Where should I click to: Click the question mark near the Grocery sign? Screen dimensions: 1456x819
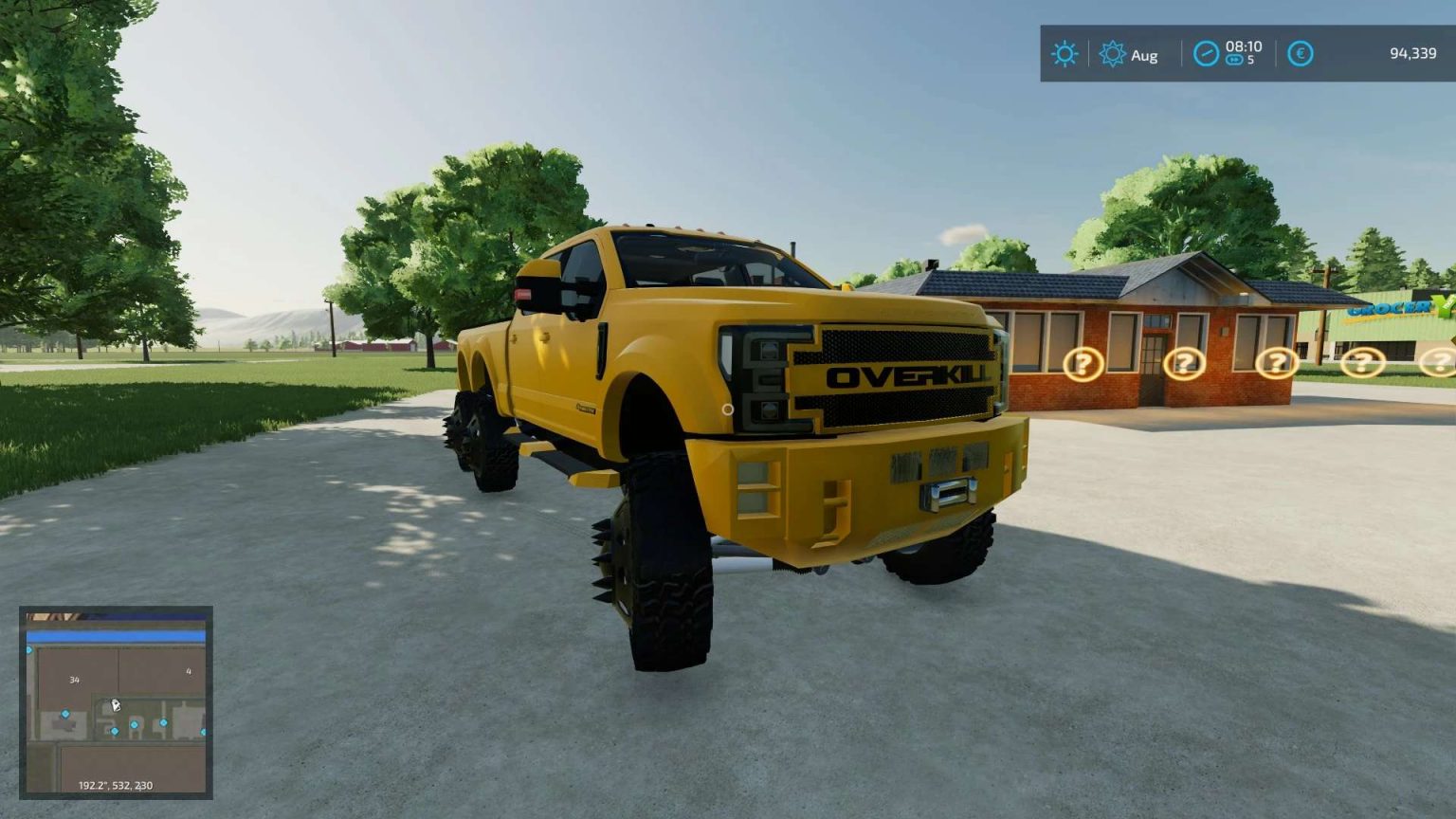pyautogui.click(x=1361, y=361)
